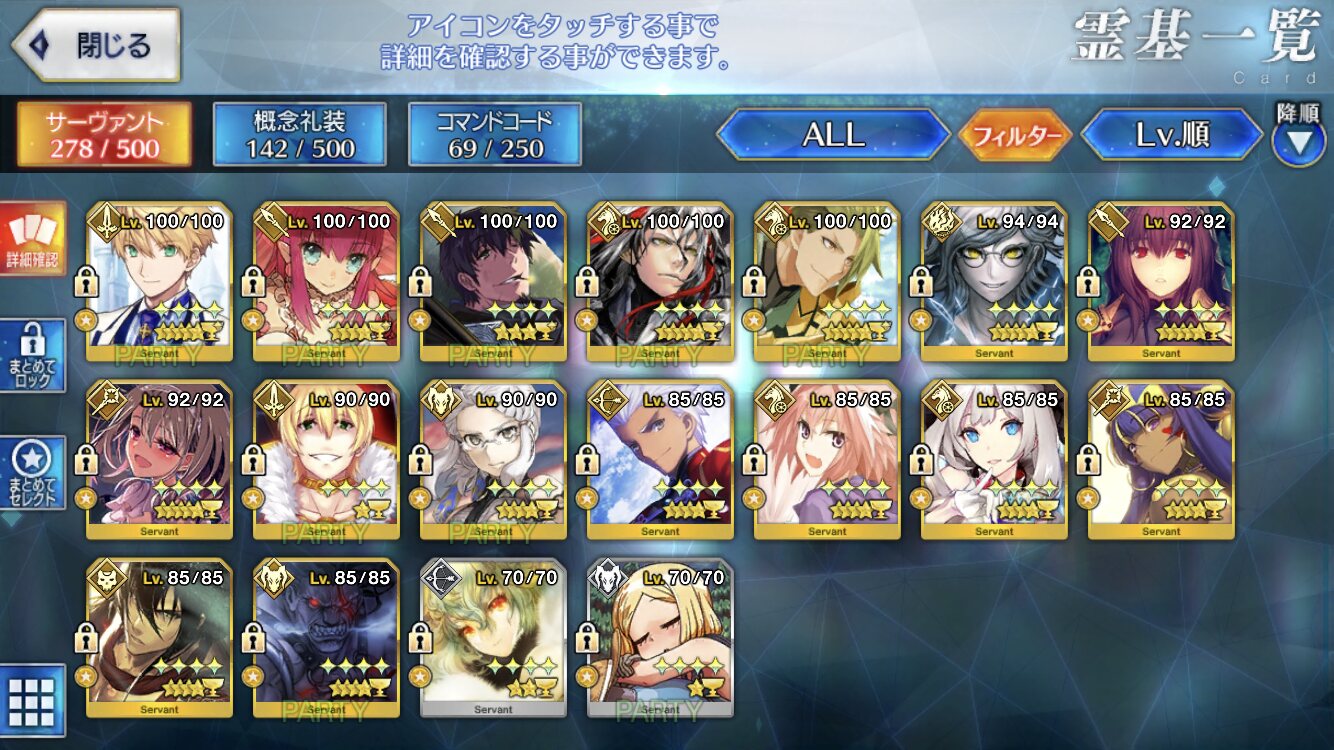Viewport: 1334px width, 750px height.
Task: Close the Spirit Origin list with 閉じる
Action: (x=96, y=45)
